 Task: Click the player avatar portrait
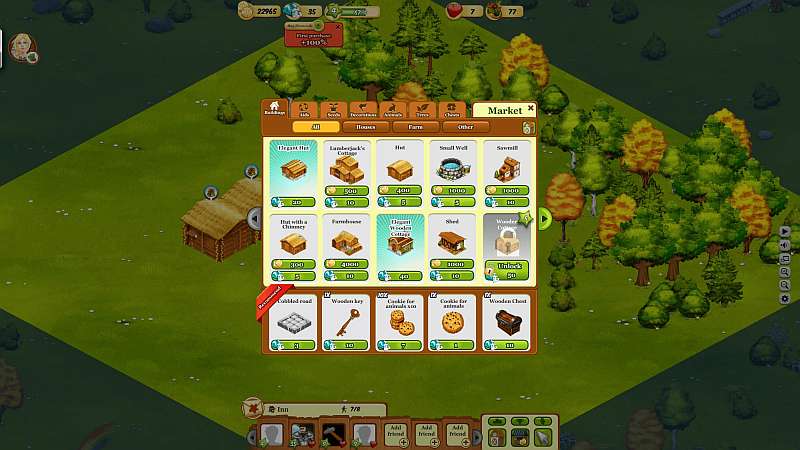tap(20, 48)
